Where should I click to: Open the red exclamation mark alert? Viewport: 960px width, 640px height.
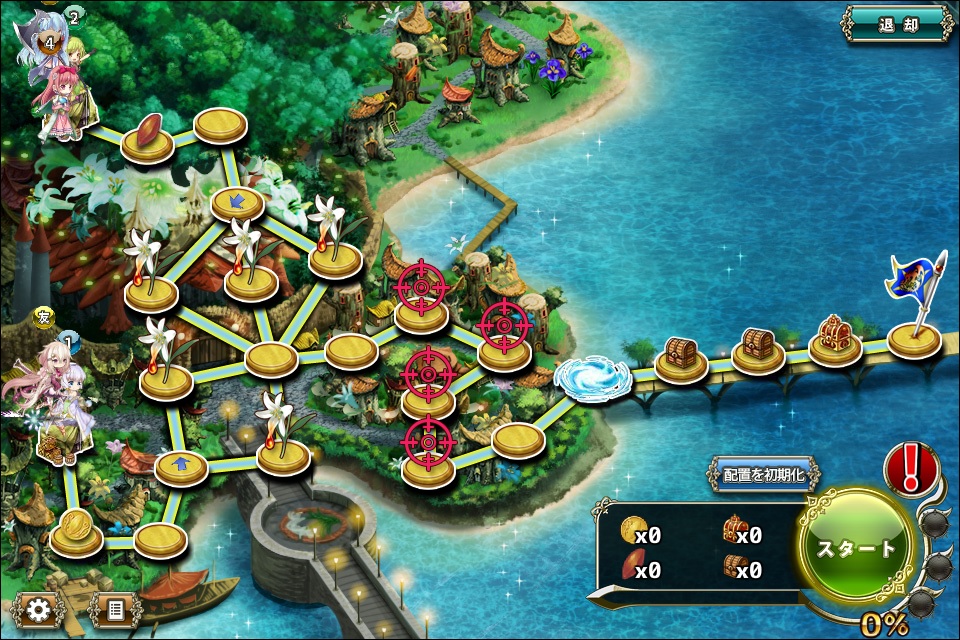(911, 468)
